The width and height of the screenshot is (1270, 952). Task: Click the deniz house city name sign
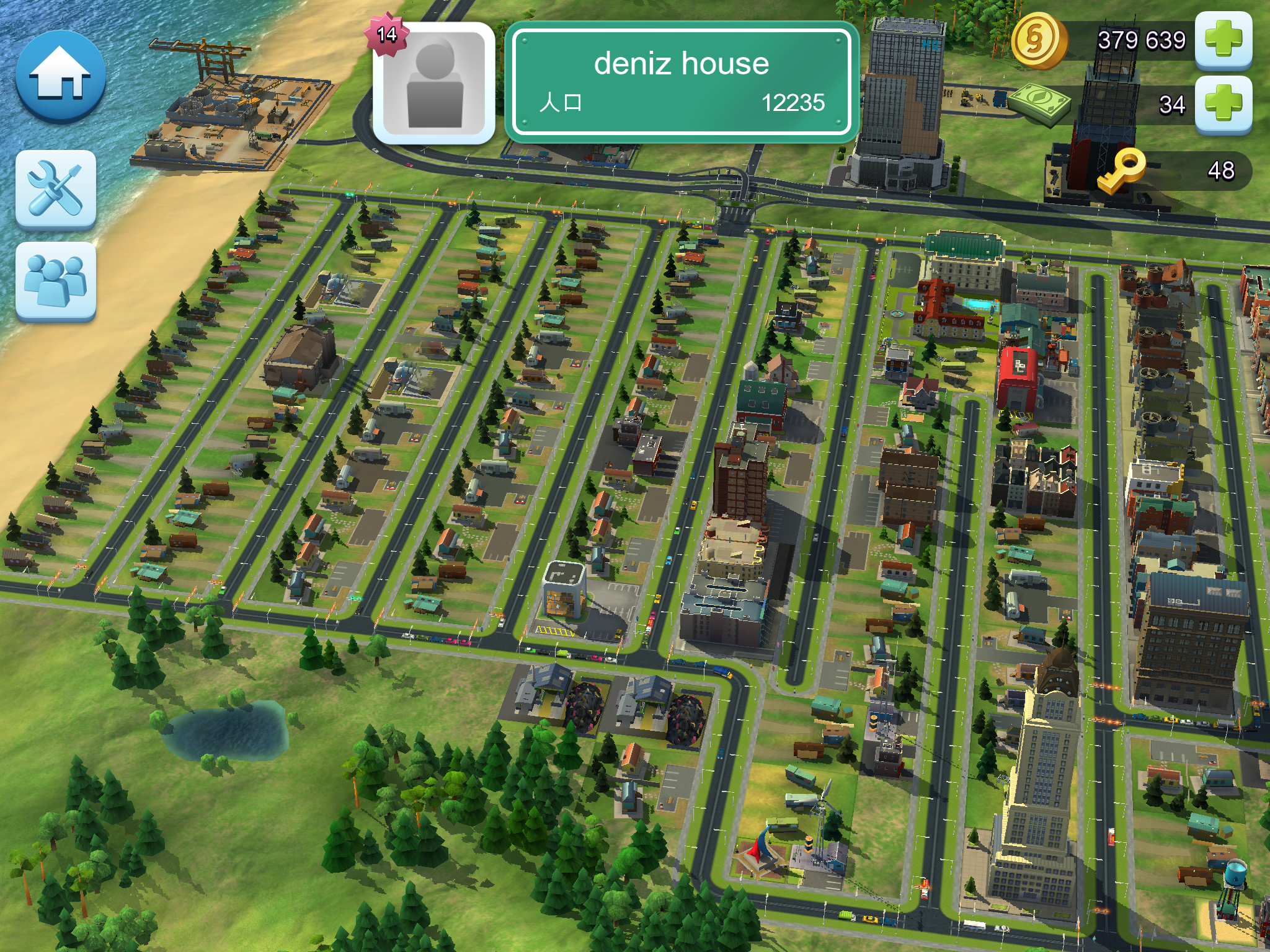[x=682, y=81]
